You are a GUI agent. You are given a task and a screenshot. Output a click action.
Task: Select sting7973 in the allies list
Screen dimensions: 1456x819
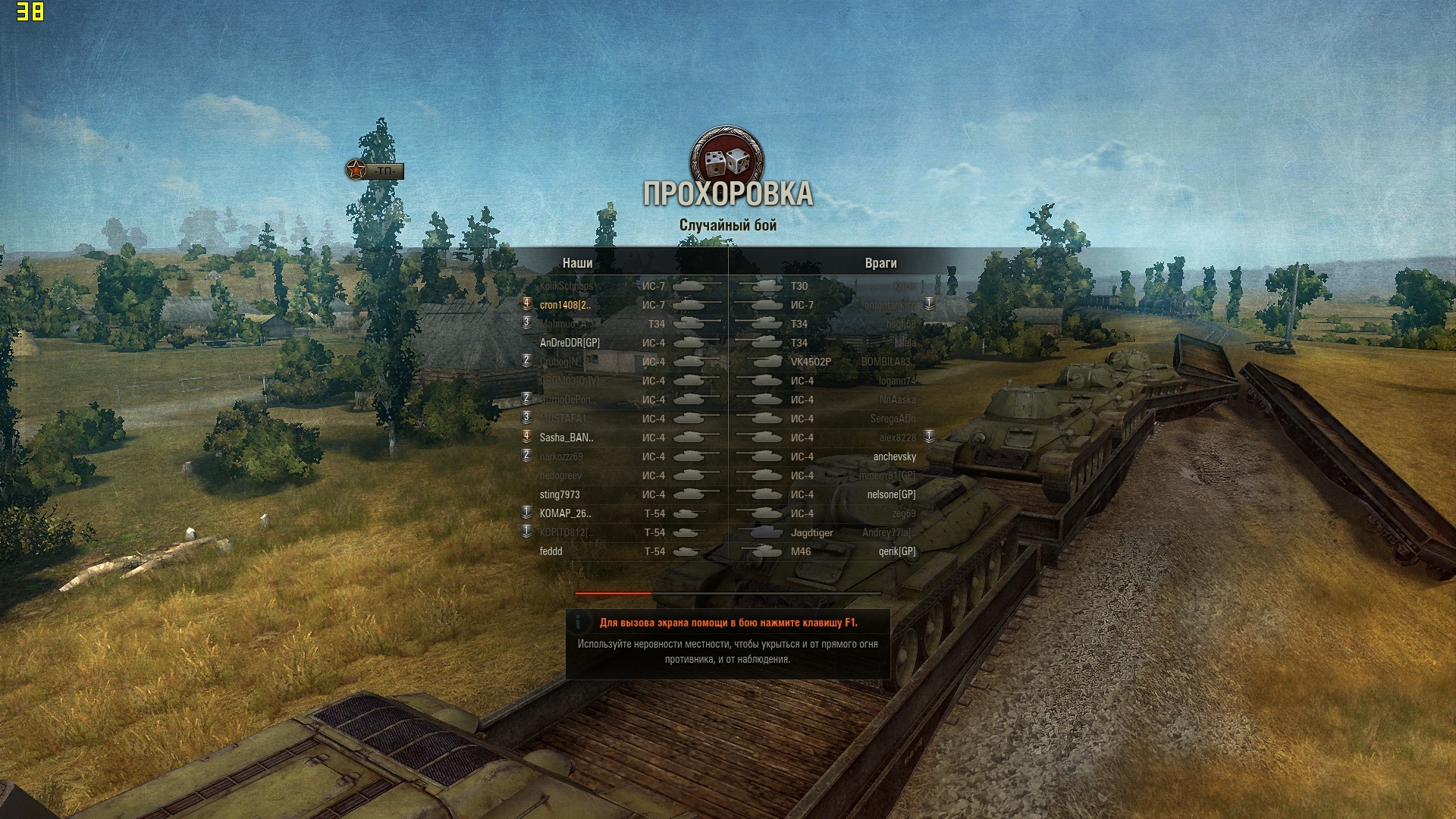560,494
